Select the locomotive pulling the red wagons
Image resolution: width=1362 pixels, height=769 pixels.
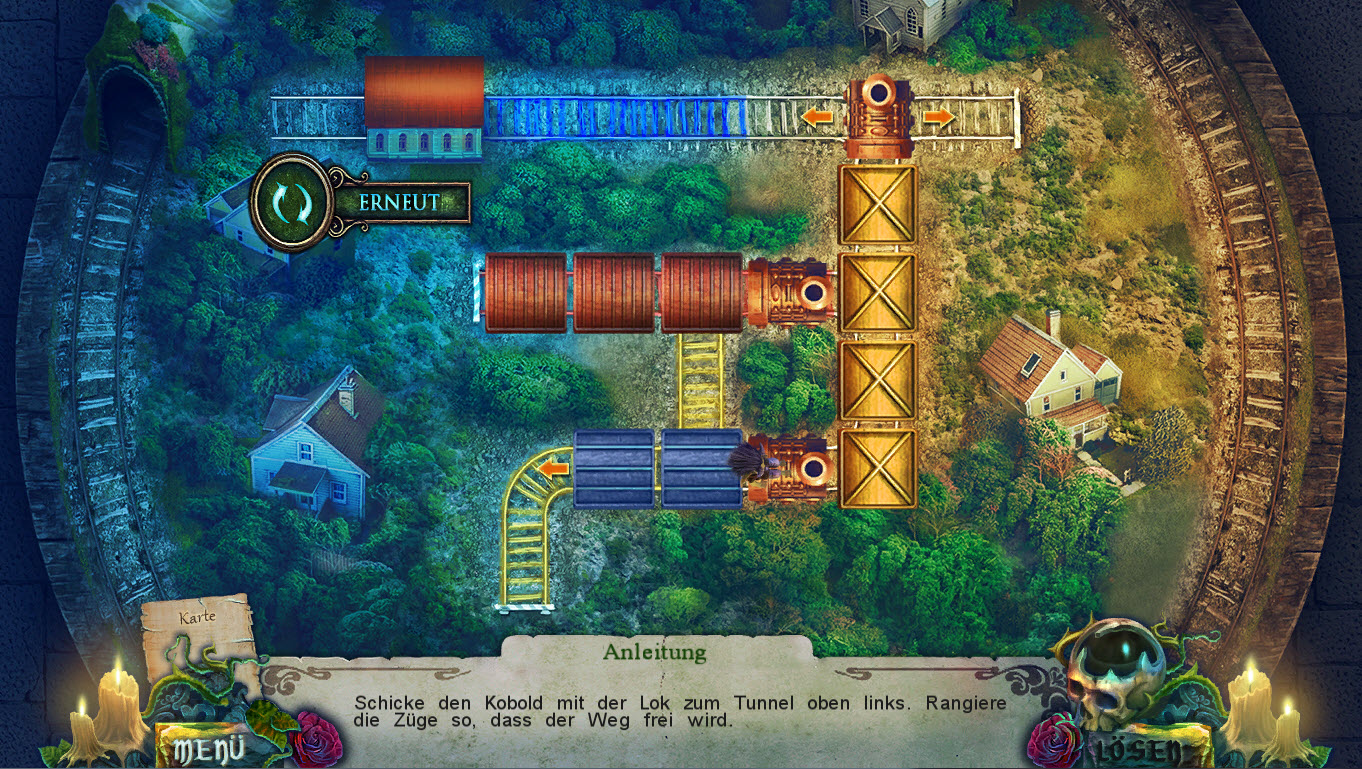[x=790, y=293]
